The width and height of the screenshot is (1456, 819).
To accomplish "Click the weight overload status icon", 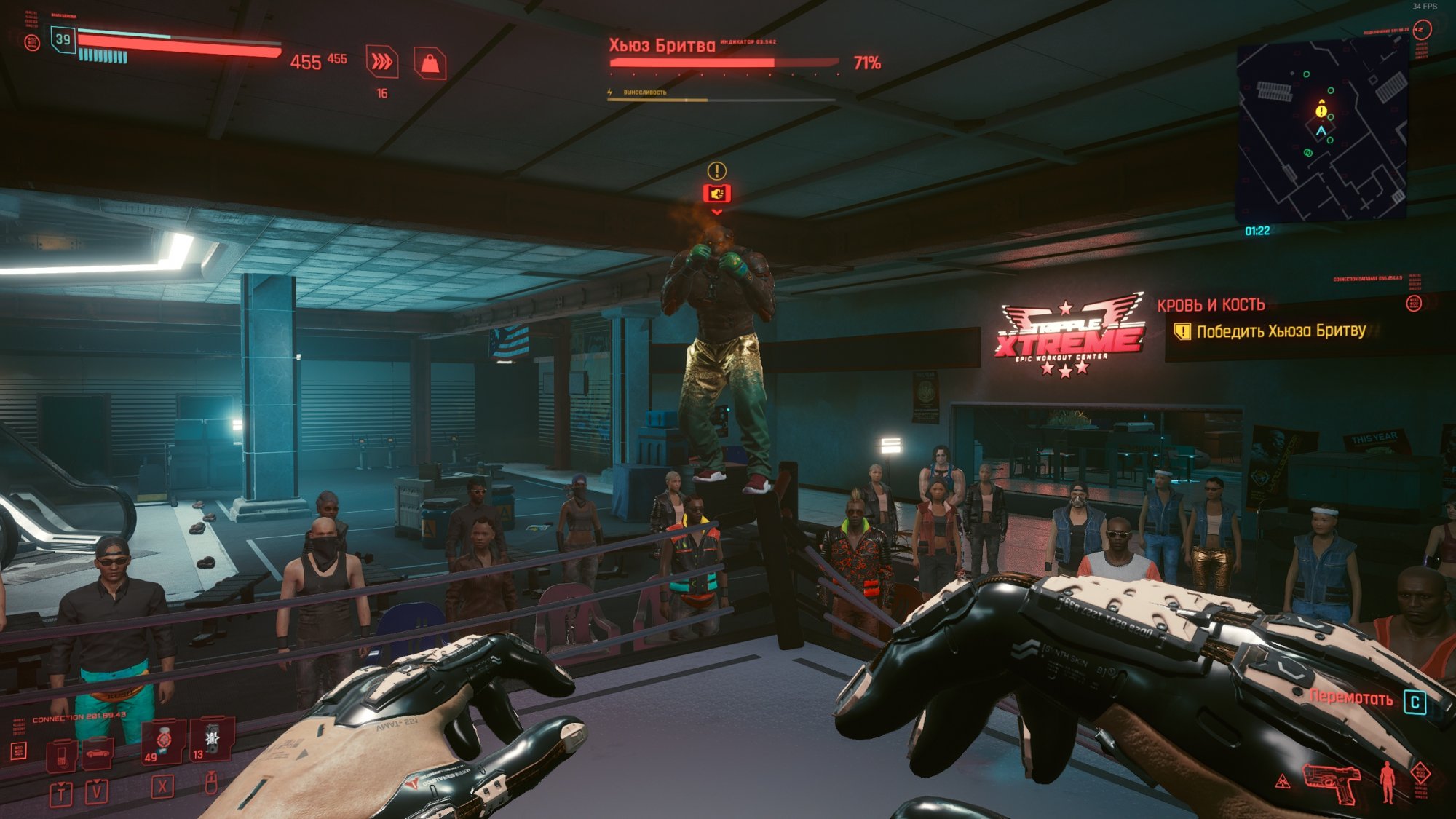I will (430, 63).
